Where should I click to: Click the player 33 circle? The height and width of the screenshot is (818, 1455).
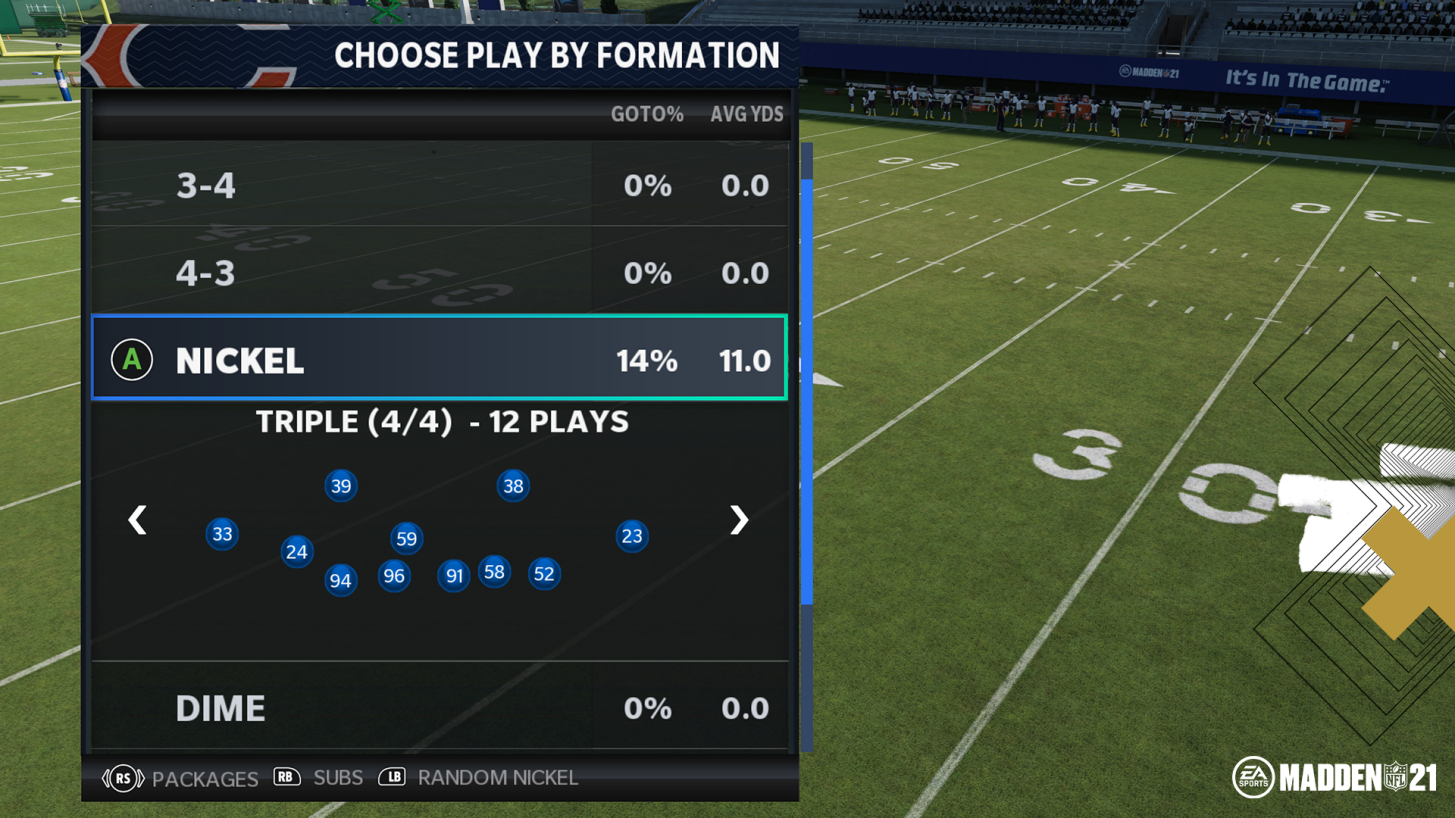[222, 534]
